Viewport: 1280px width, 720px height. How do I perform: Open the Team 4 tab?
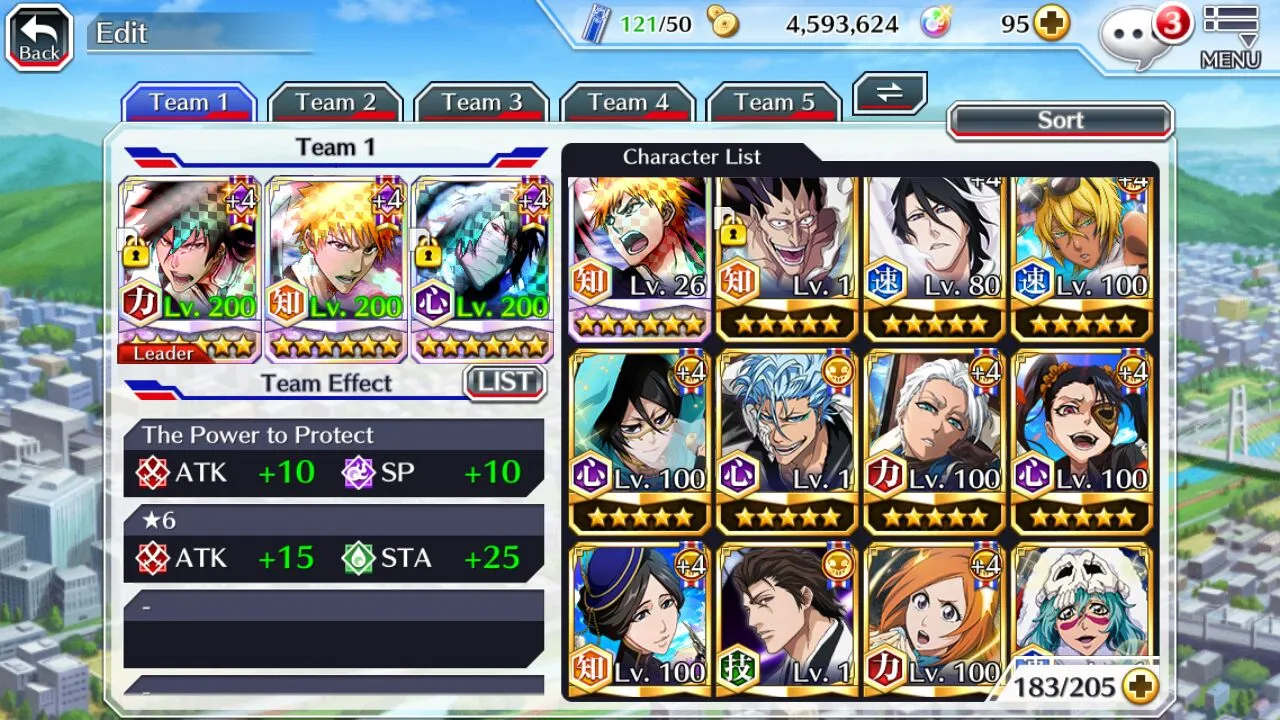tap(628, 103)
